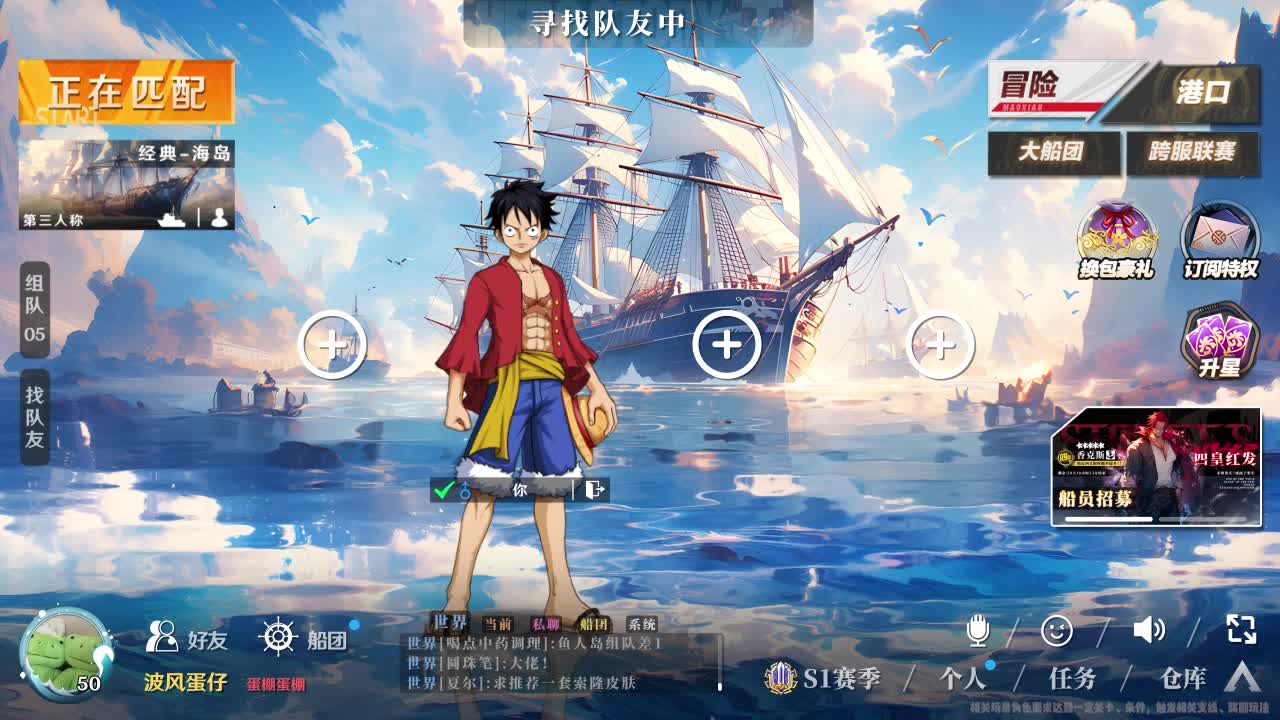Open the 跨服联赛 league button
This screenshot has width=1280, height=720.
[x=1192, y=152]
